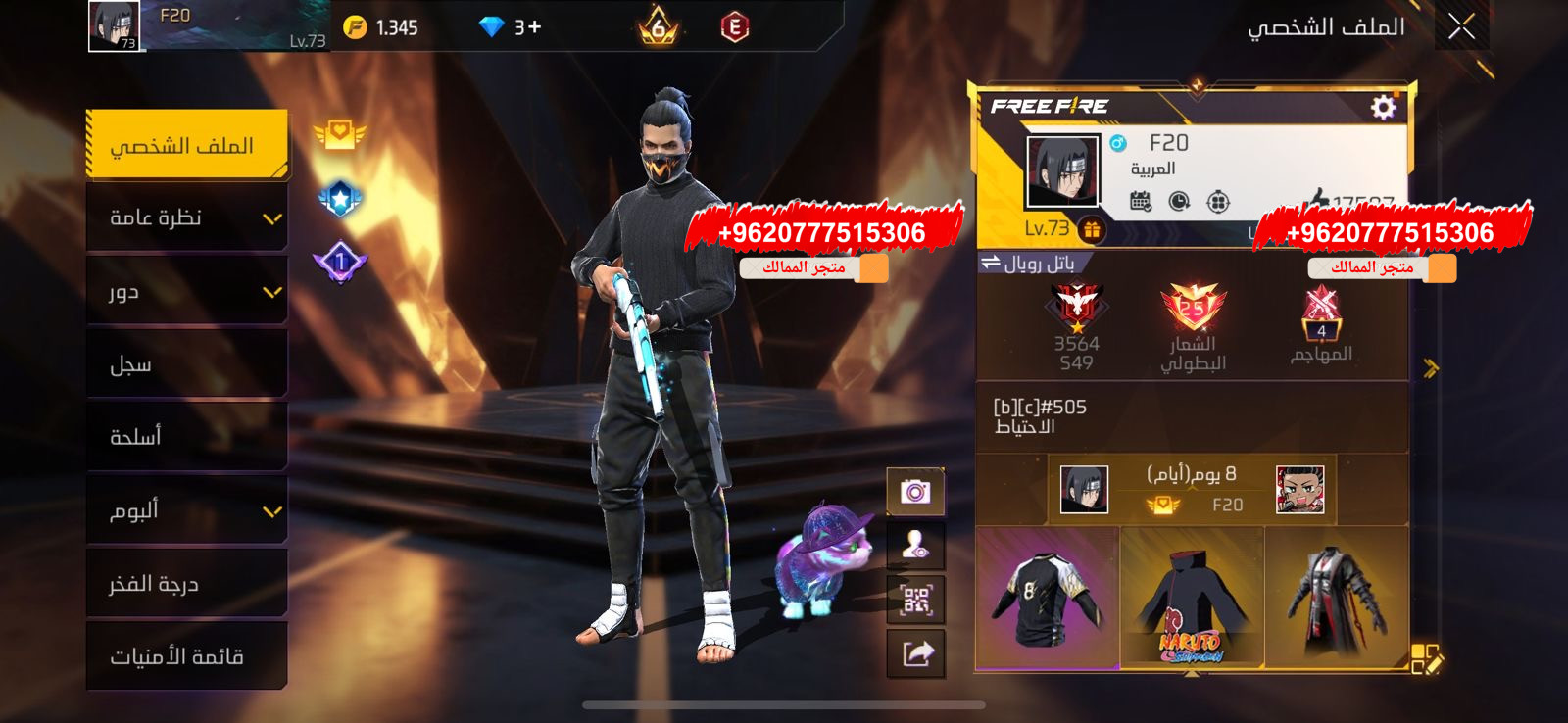Open the calendar icon on the profile card
1568x723 pixels.
click(1141, 200)
